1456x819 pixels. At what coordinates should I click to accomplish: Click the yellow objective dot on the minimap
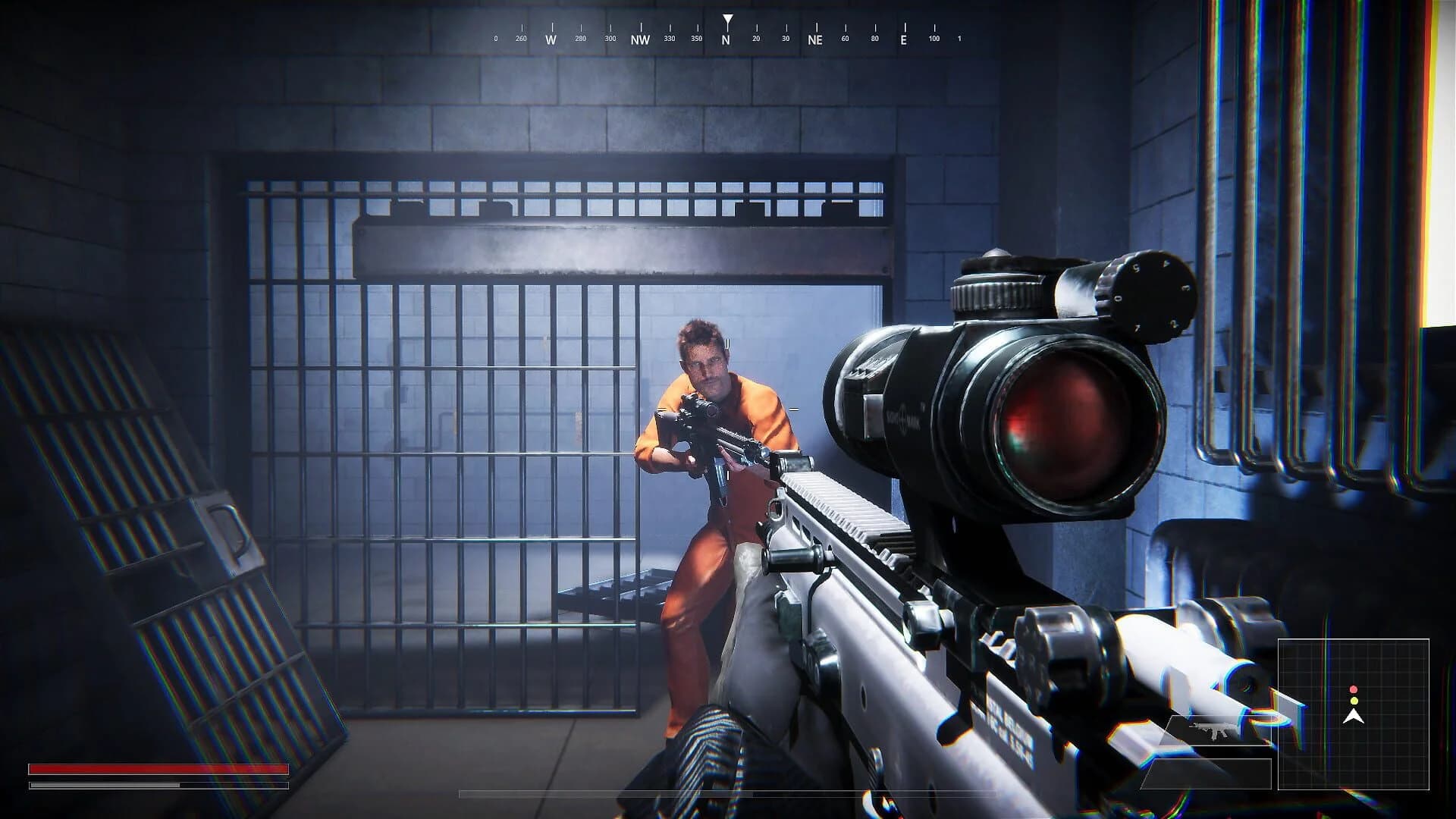point(1354,700)
